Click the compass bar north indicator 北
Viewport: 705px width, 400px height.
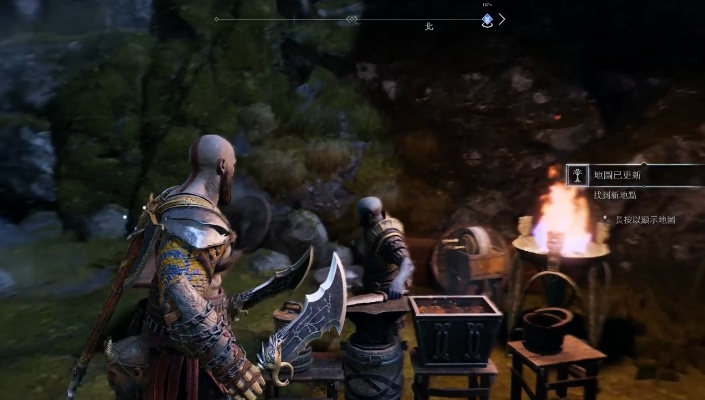pyautogui.click(x=430, y=28)
